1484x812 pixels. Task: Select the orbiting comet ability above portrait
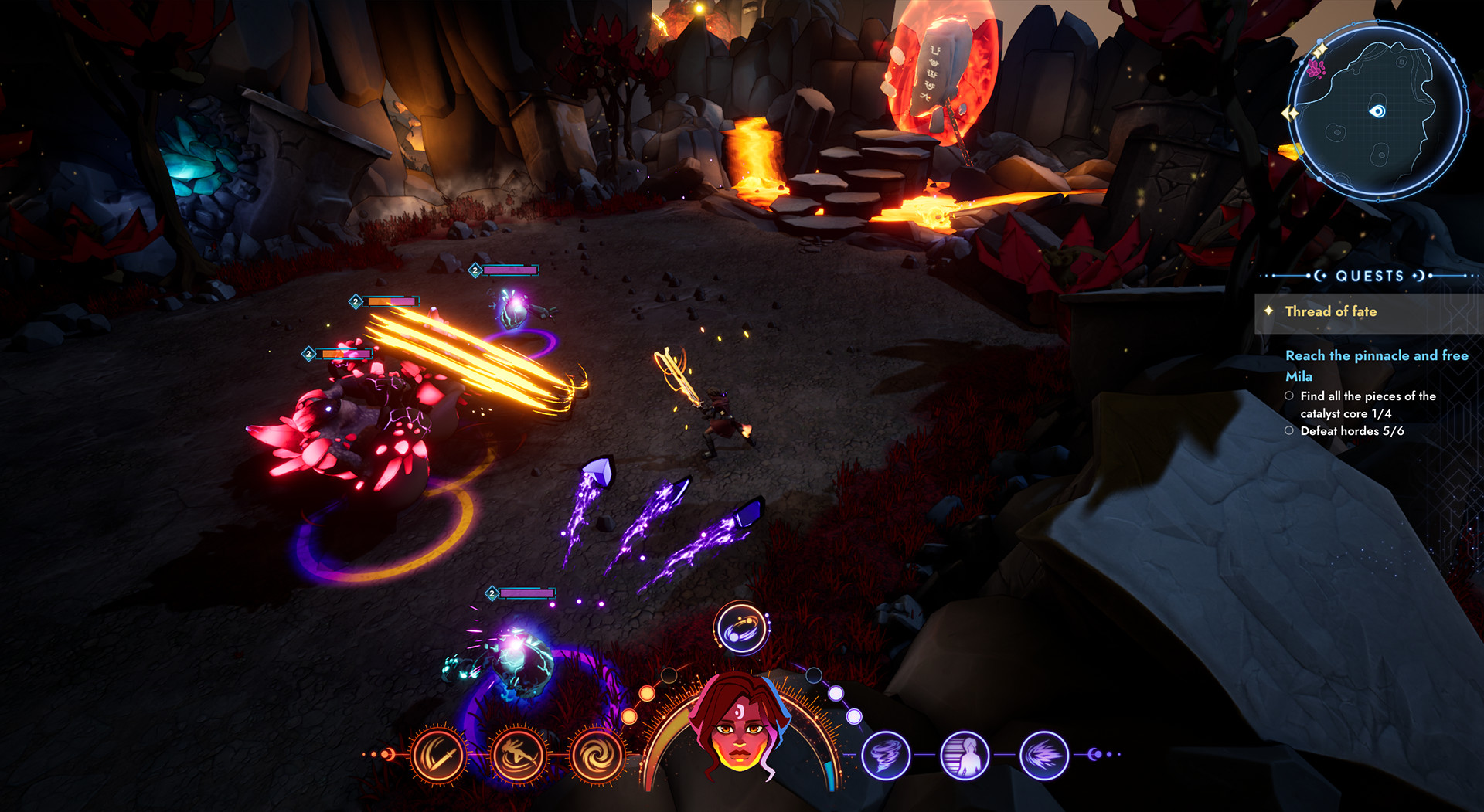(741, 628)
